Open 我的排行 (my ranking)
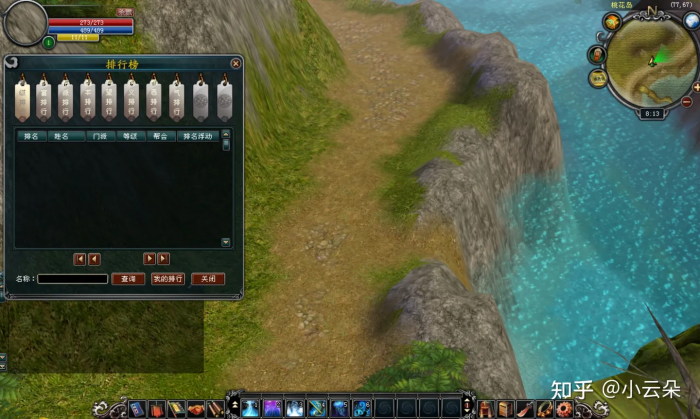700x419 pixels. tap(168, 279)
